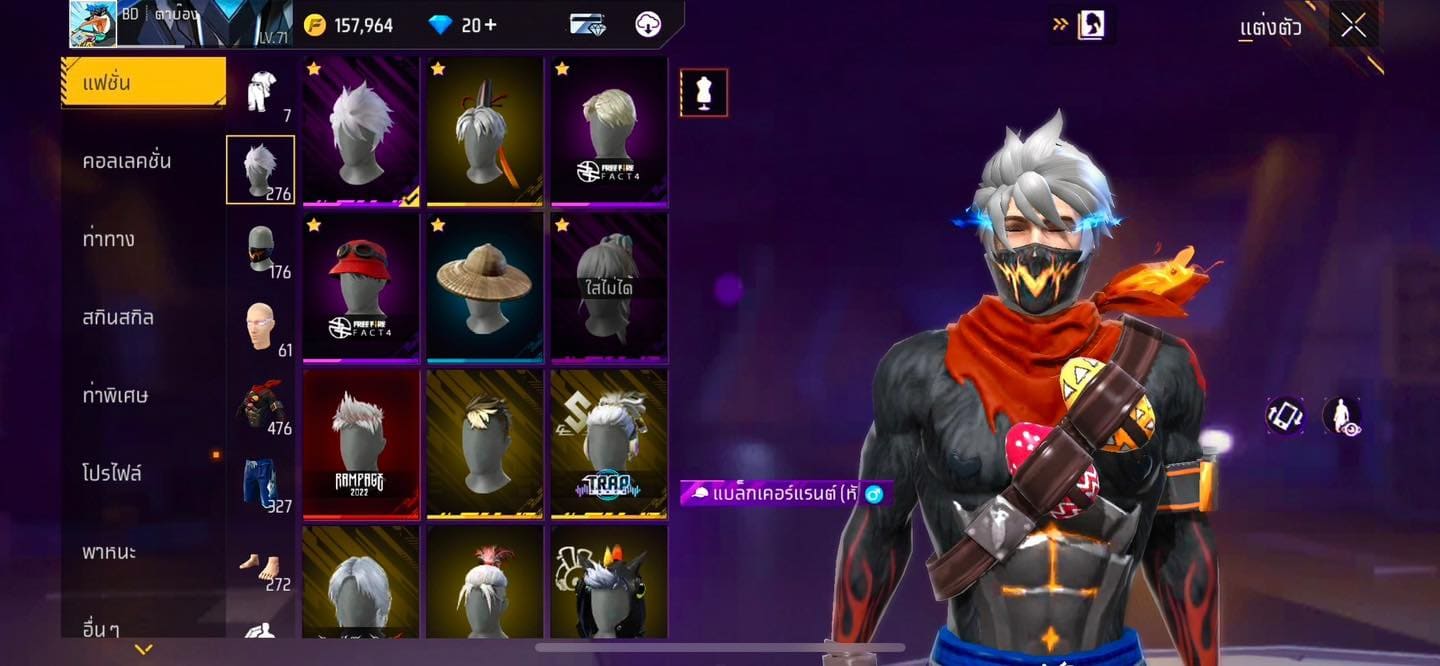The width and height of the screenshot is (1440, 666).
Task: Toggle the mannequin preview button
Action: pos(704,93)
